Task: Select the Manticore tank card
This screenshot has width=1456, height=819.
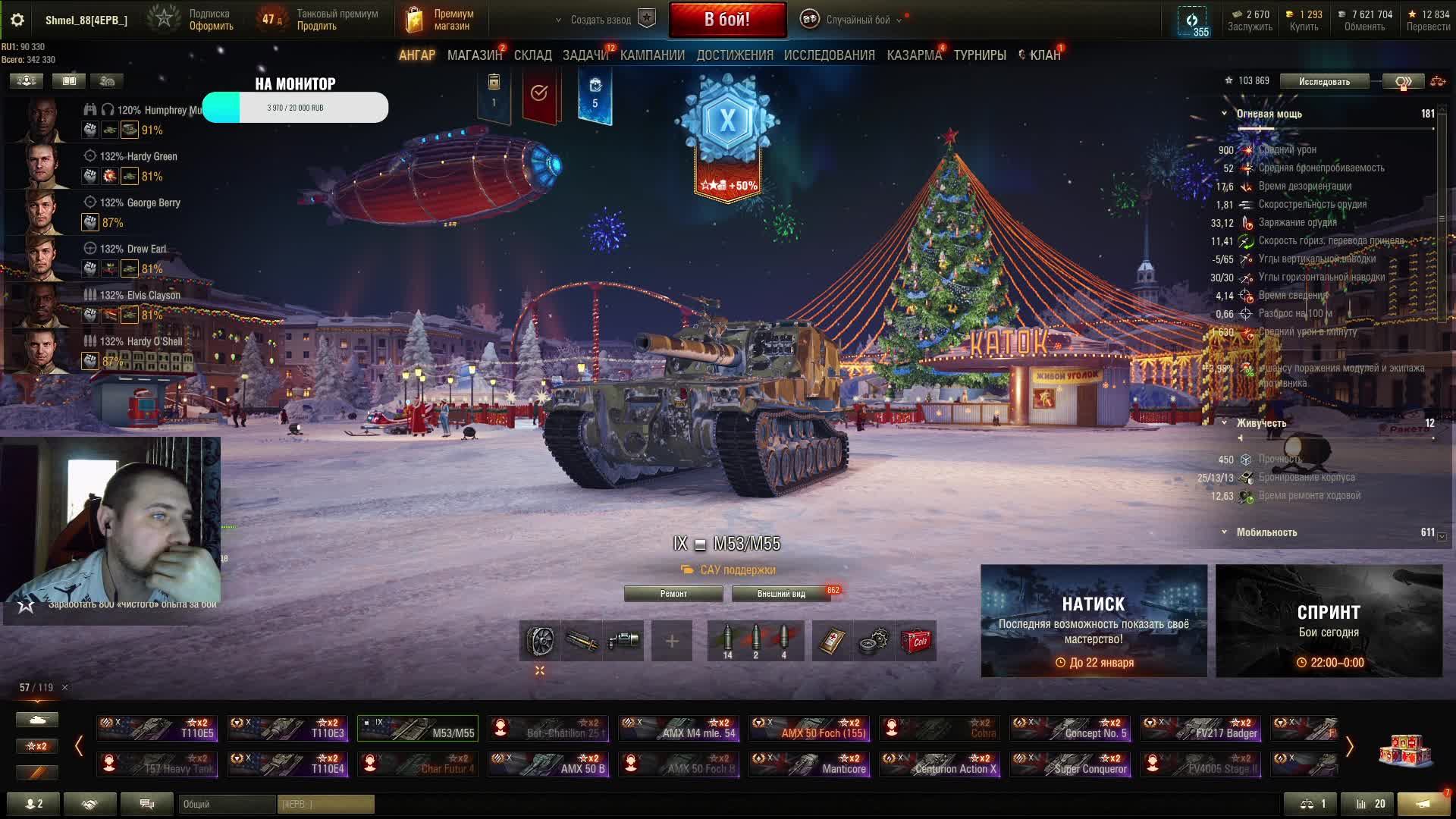Action: coord(809,764)
